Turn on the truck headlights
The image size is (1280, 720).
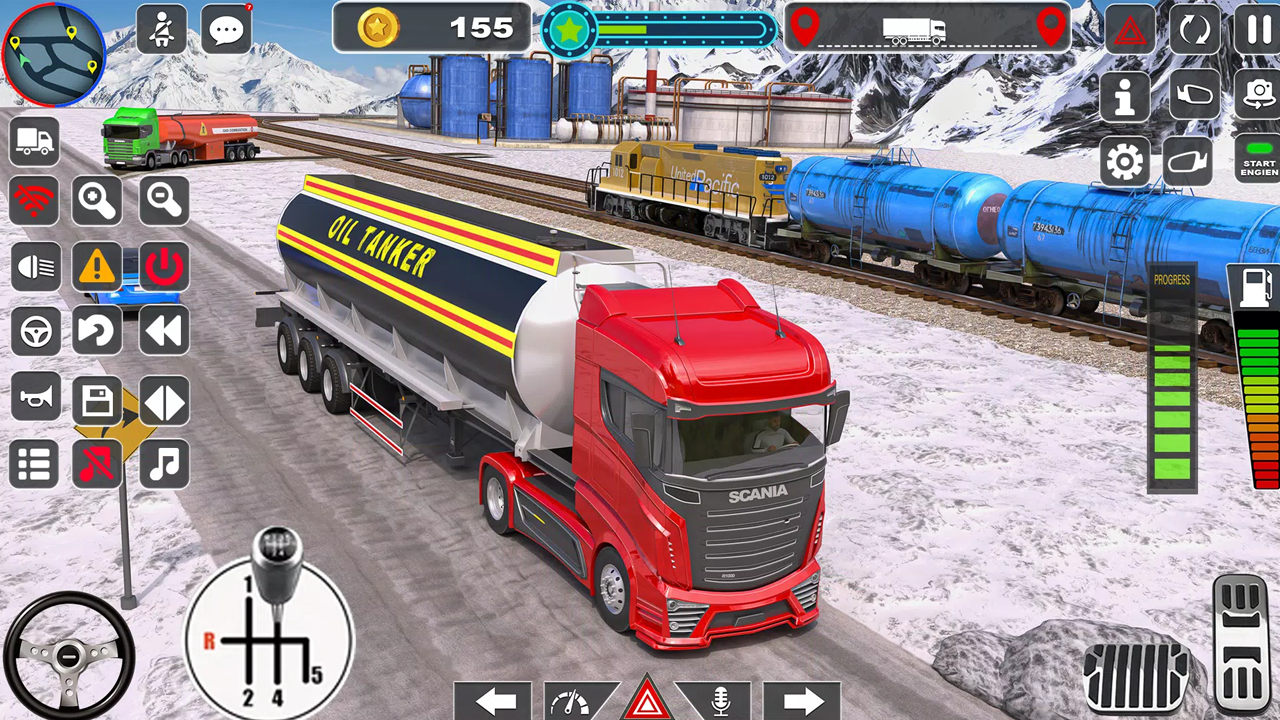pyautogui.click(x=35, y=266)
